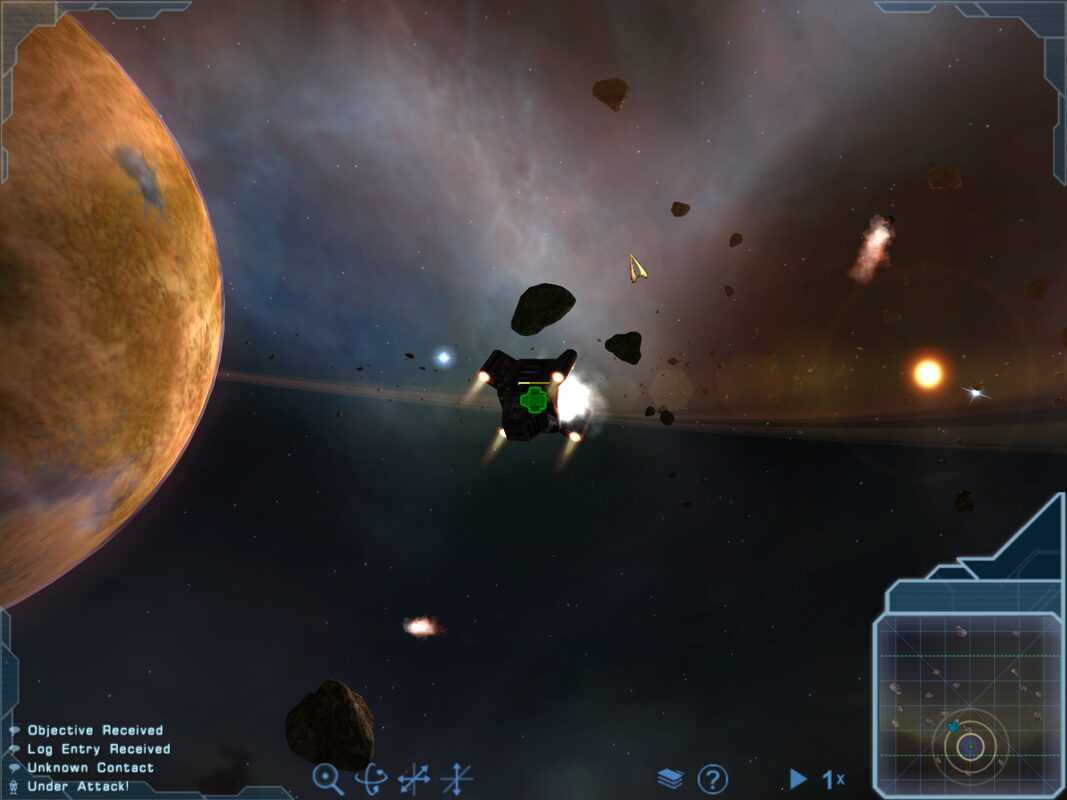Change the 1x game speed setting
Screen dimensions: 1067x800
click(833, 778)
